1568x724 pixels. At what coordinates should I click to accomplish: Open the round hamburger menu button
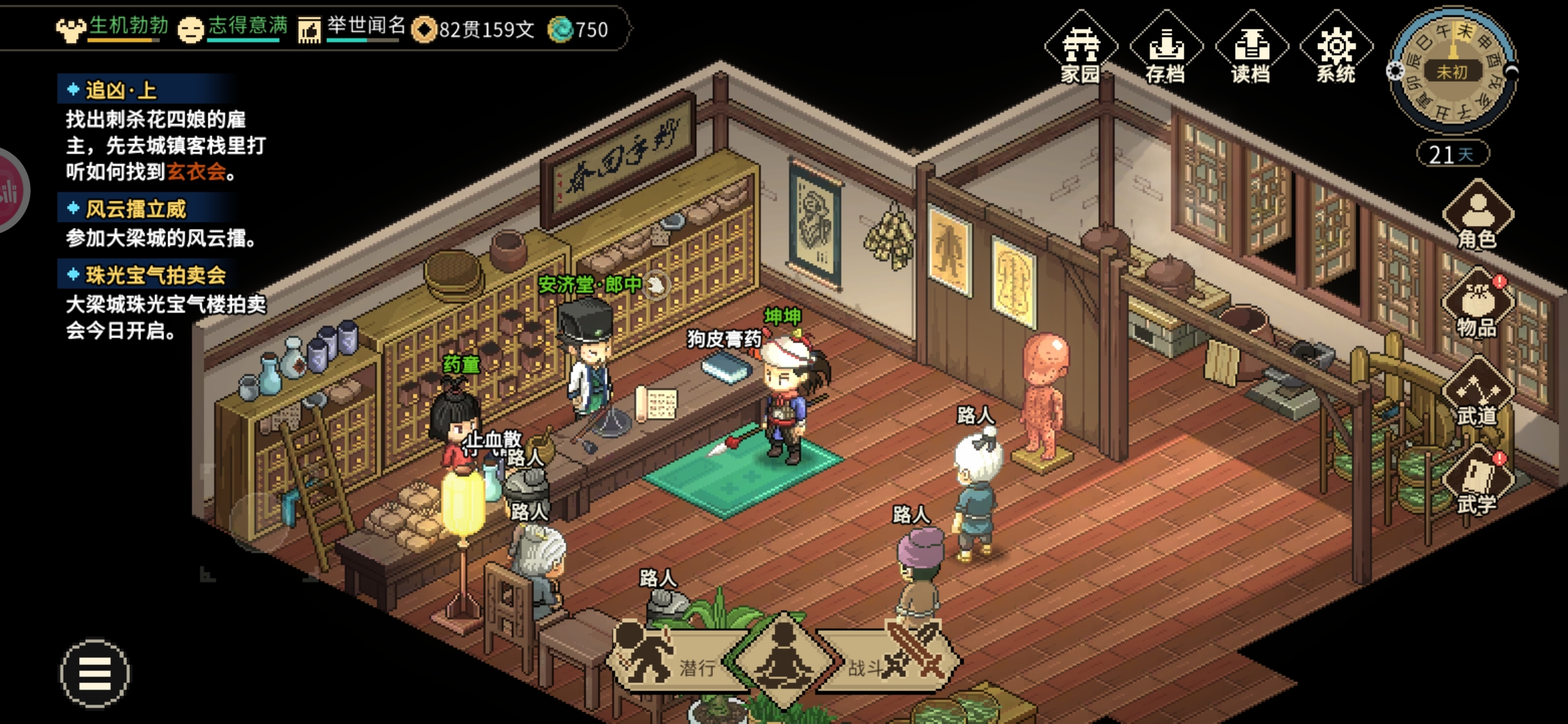coord(95,673)
